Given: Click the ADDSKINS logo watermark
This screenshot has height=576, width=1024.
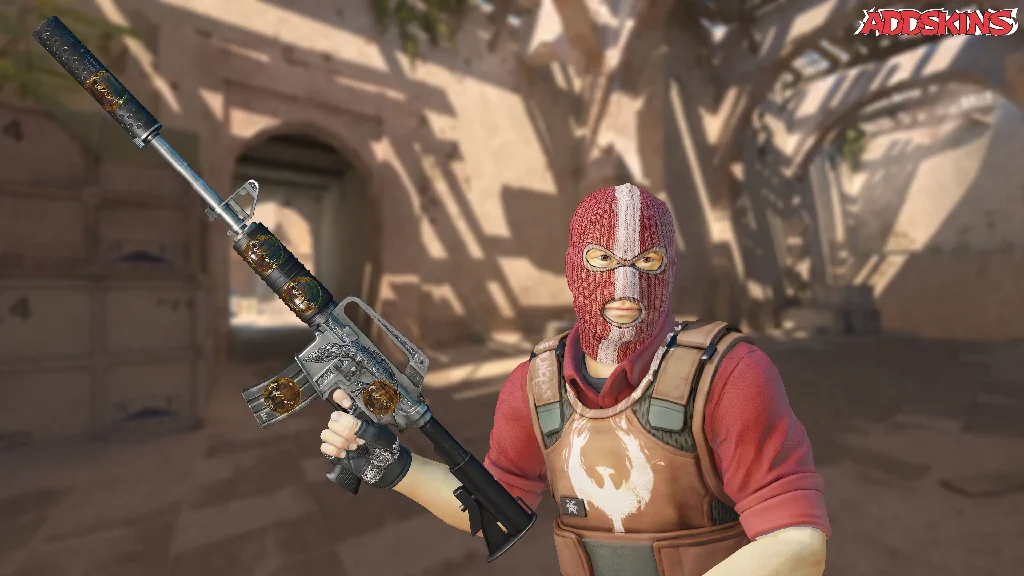Looking at the screenshot, I should pyautogui.click(x=936, y=23).
